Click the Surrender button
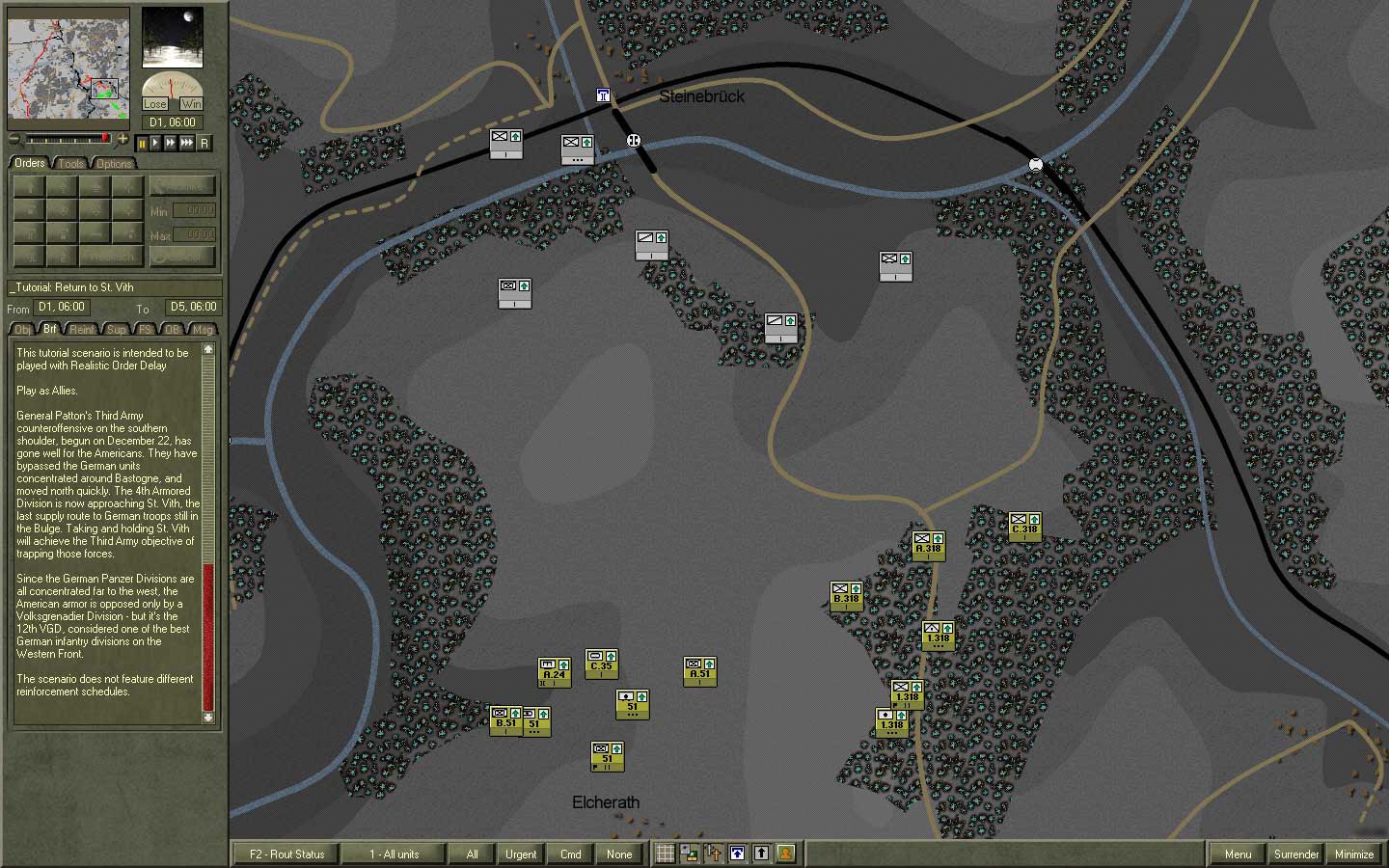1389x868 pixels. point(1295,854)
